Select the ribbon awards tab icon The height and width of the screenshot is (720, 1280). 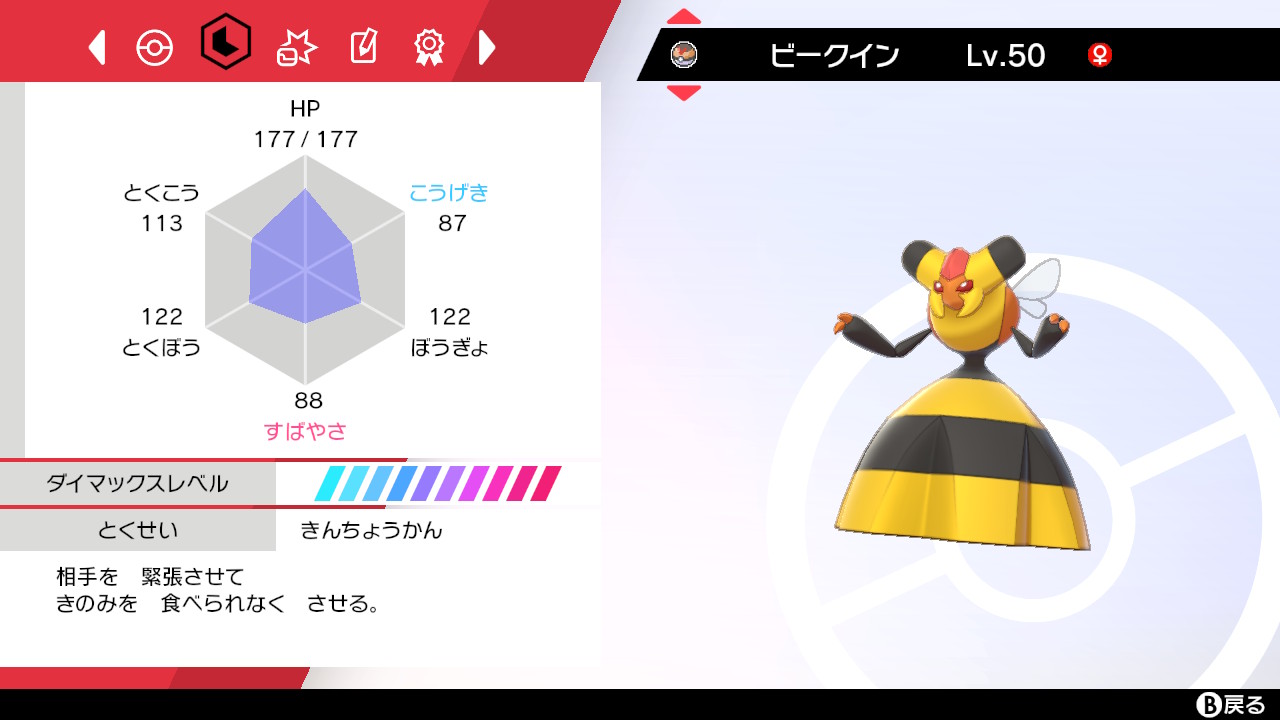tap(428, 46)
